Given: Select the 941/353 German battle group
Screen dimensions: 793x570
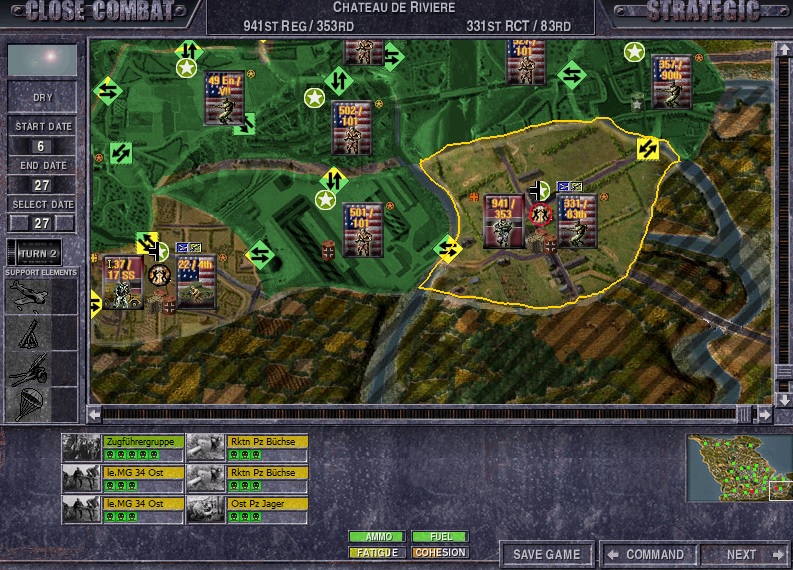Looking at the screenshot, I should 503,221.
